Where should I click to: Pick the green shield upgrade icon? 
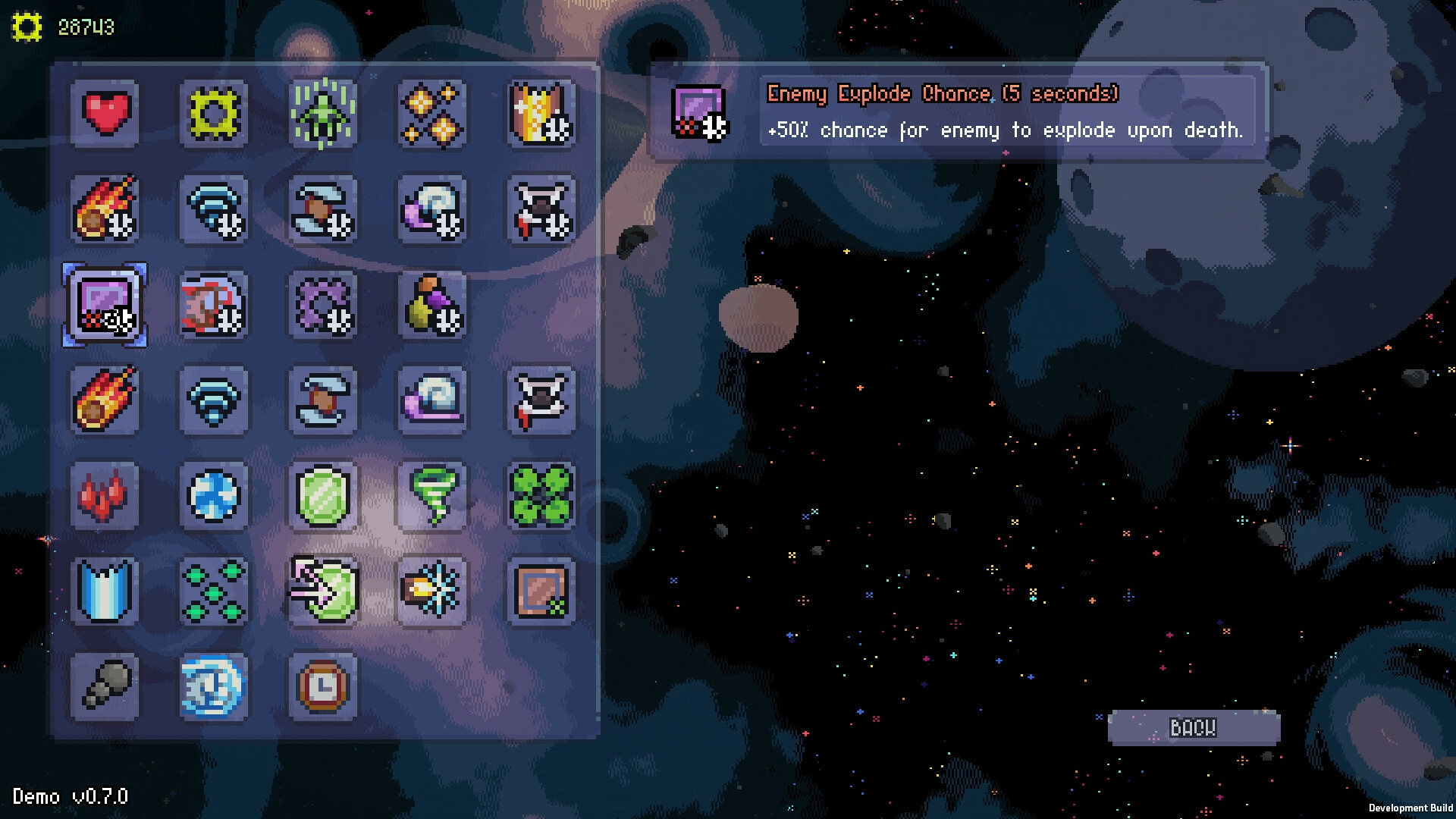(323, 496)
